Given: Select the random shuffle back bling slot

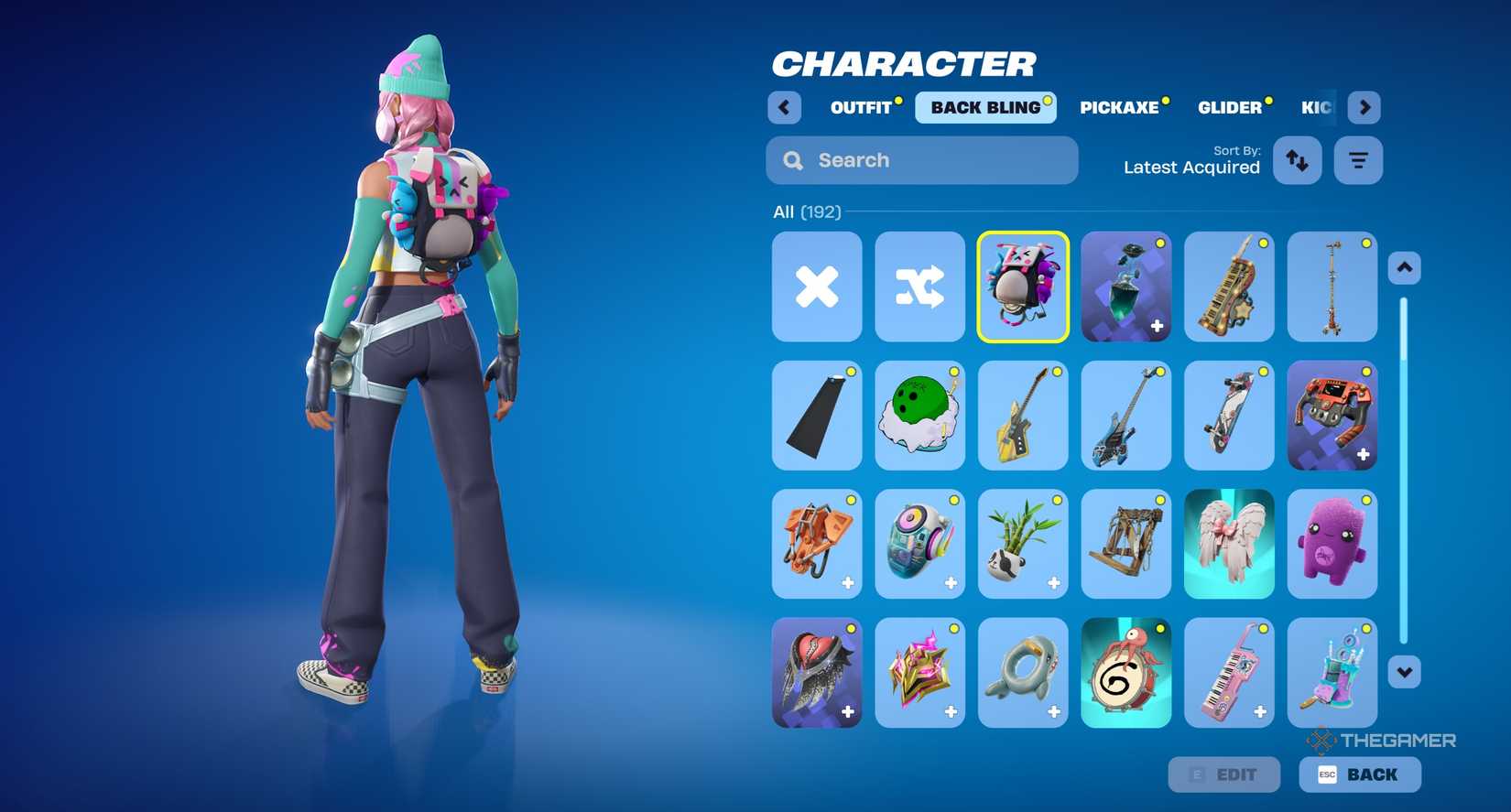Looking at the screenshot, I should point(919,287).
